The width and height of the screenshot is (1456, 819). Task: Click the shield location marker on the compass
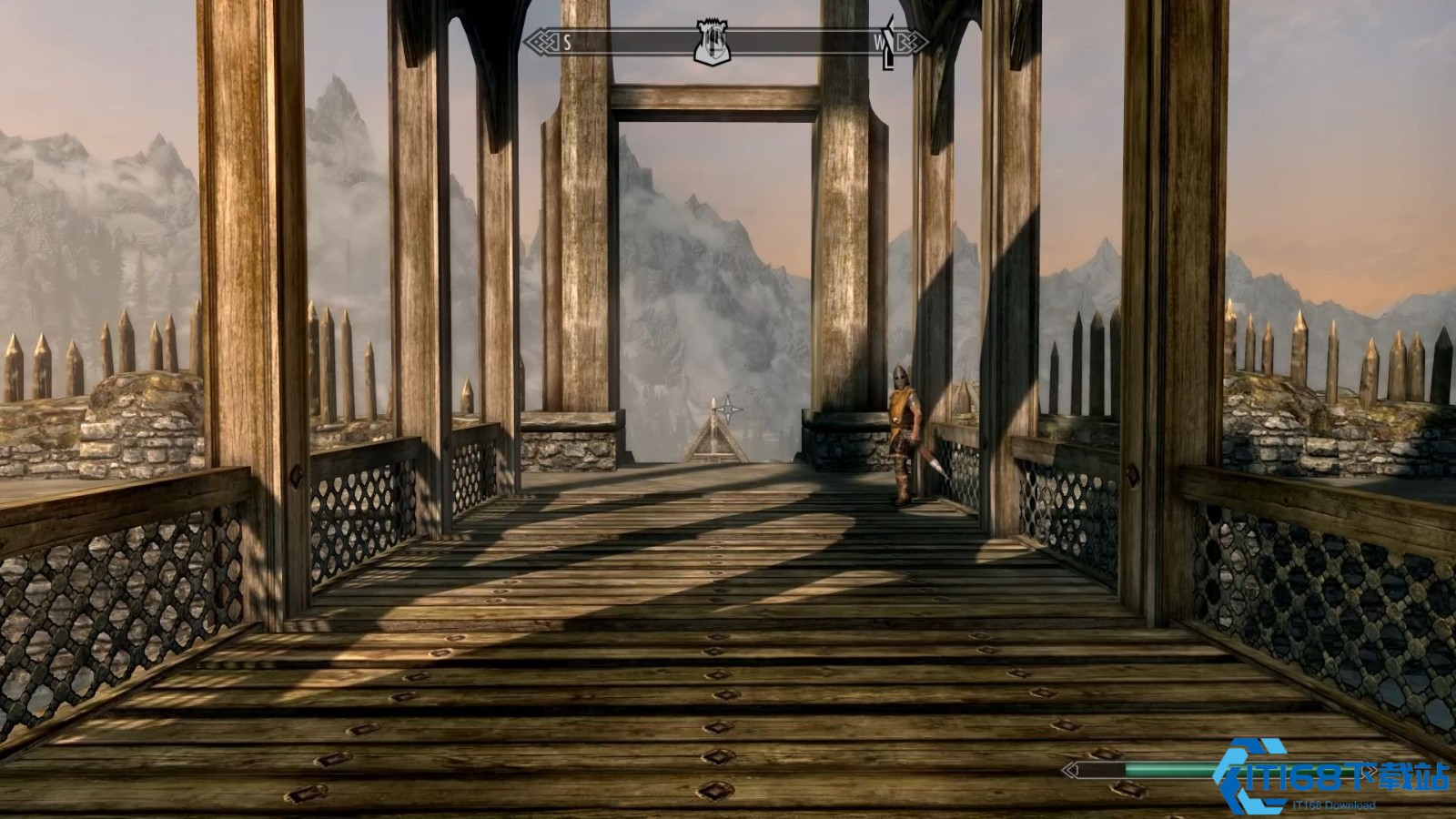coord(714,42)
